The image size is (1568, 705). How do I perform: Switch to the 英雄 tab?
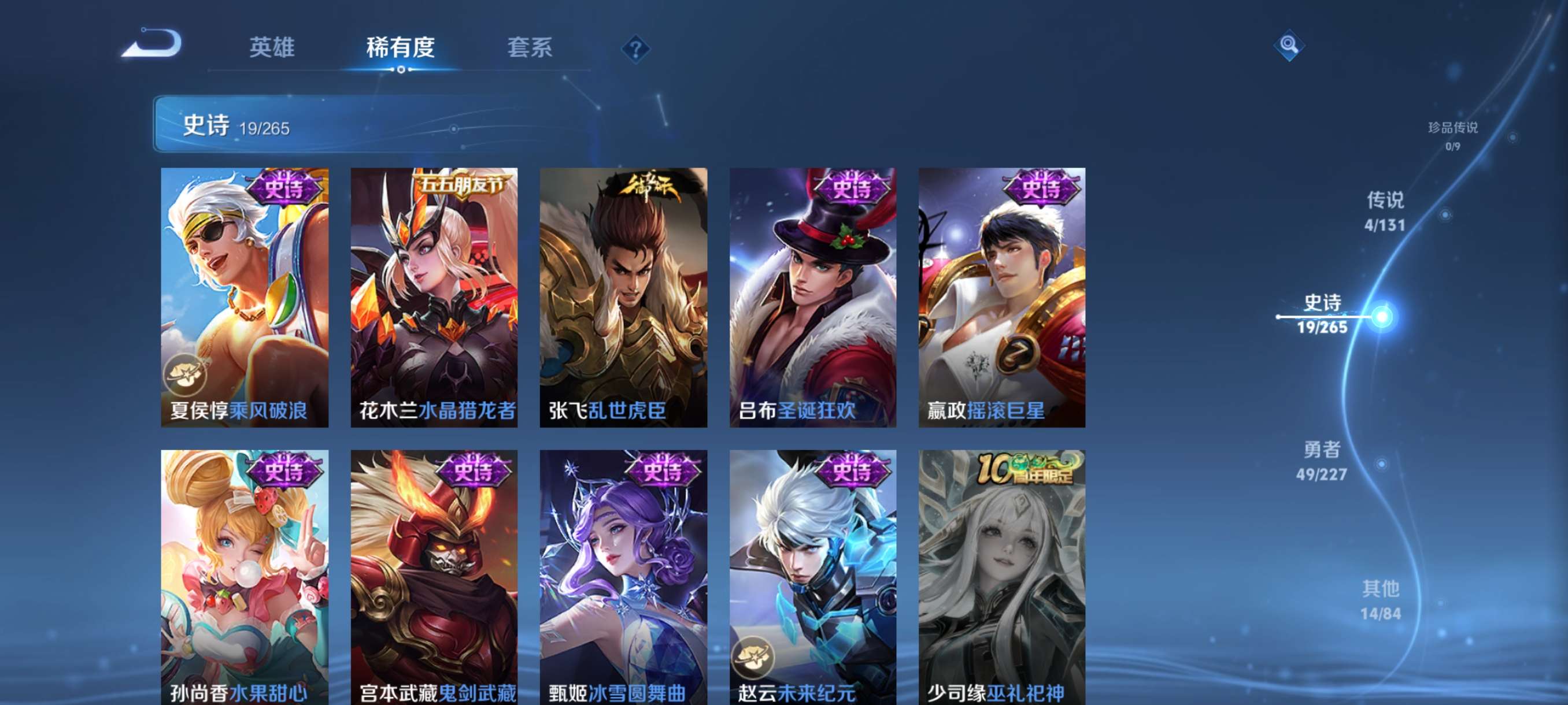pos(272,47)
